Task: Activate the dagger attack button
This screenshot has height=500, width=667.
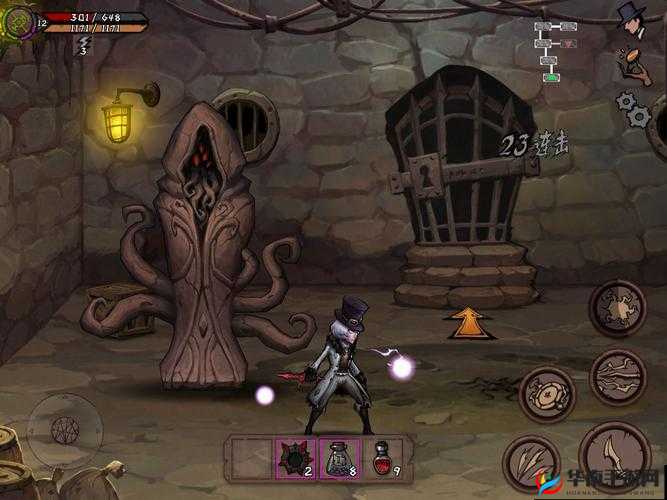Action: point(616,455)
